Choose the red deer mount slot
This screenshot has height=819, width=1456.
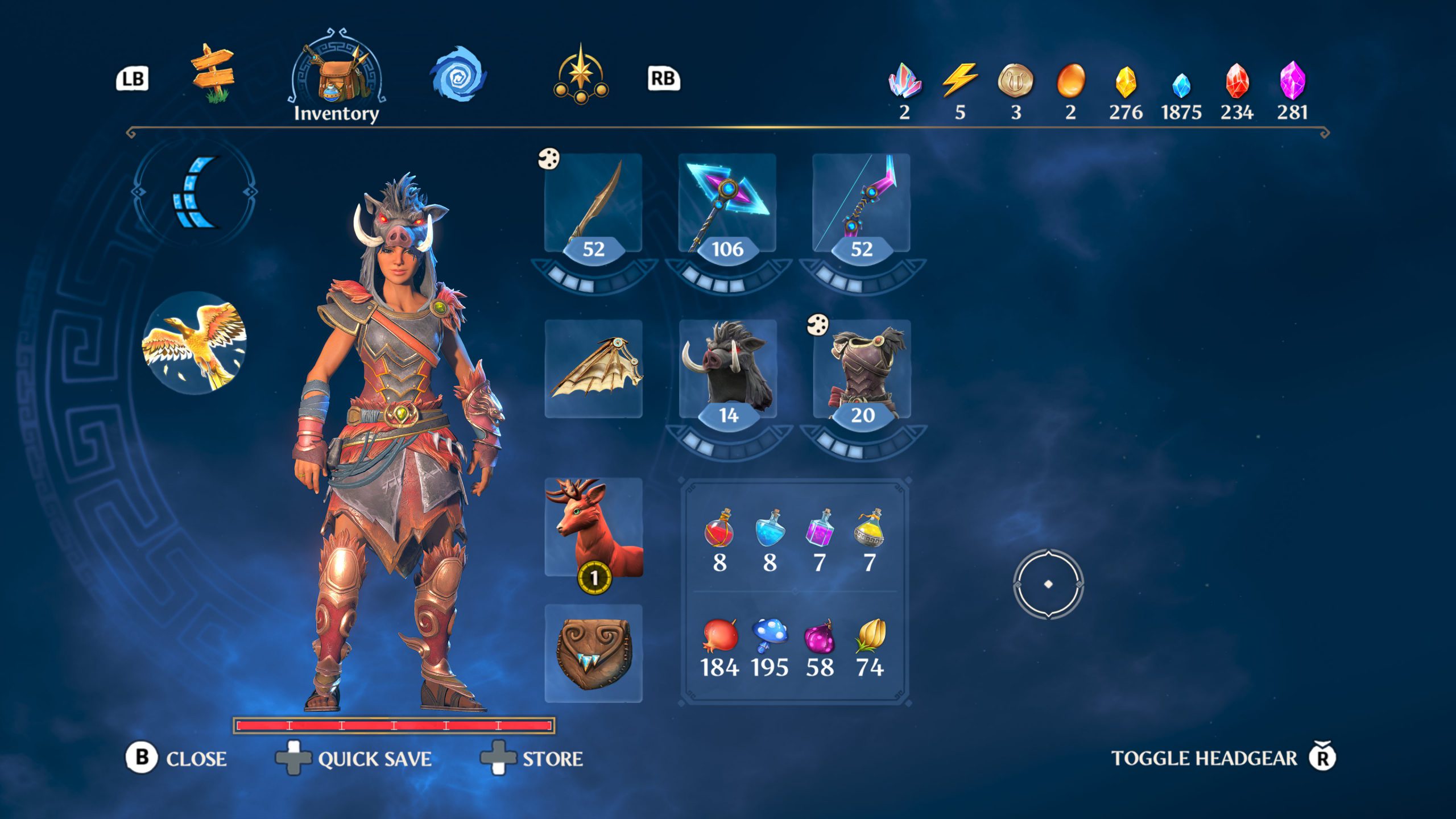click(594, 527)
